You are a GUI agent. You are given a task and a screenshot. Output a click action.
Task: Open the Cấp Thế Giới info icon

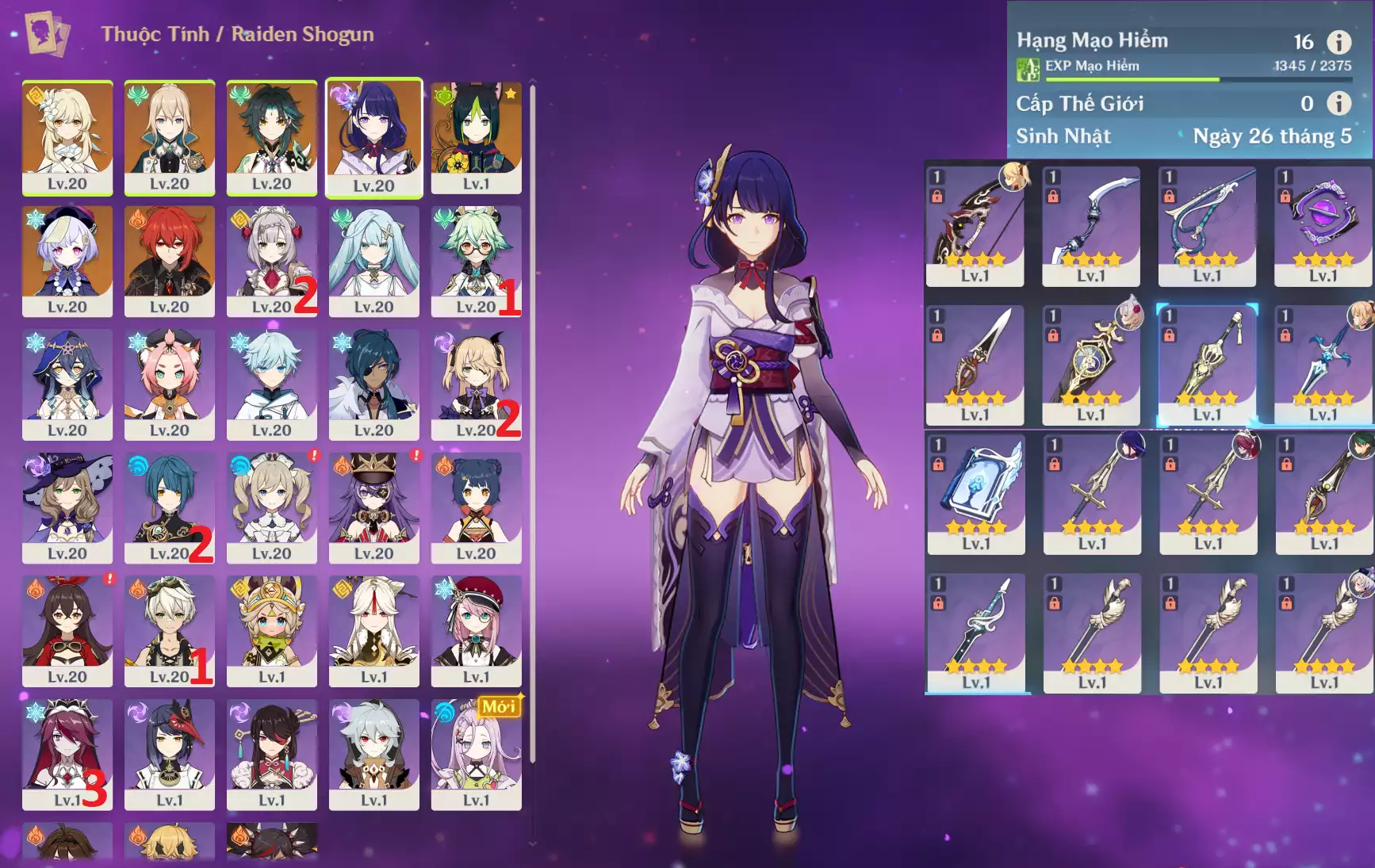pos(1339,103)
